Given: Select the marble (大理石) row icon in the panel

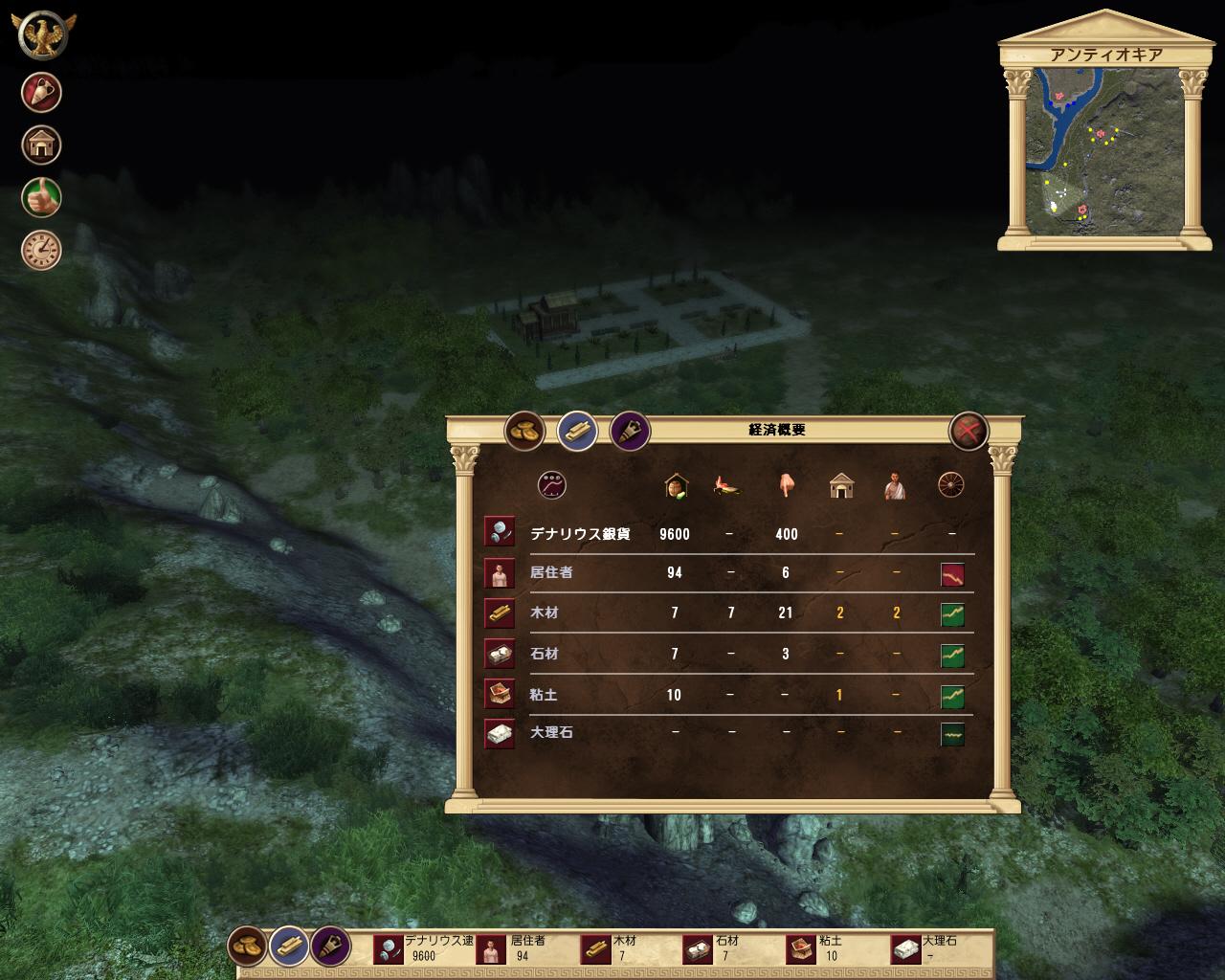Looking at the screenshot, I should pyautogui.click(x=500, y=734).
